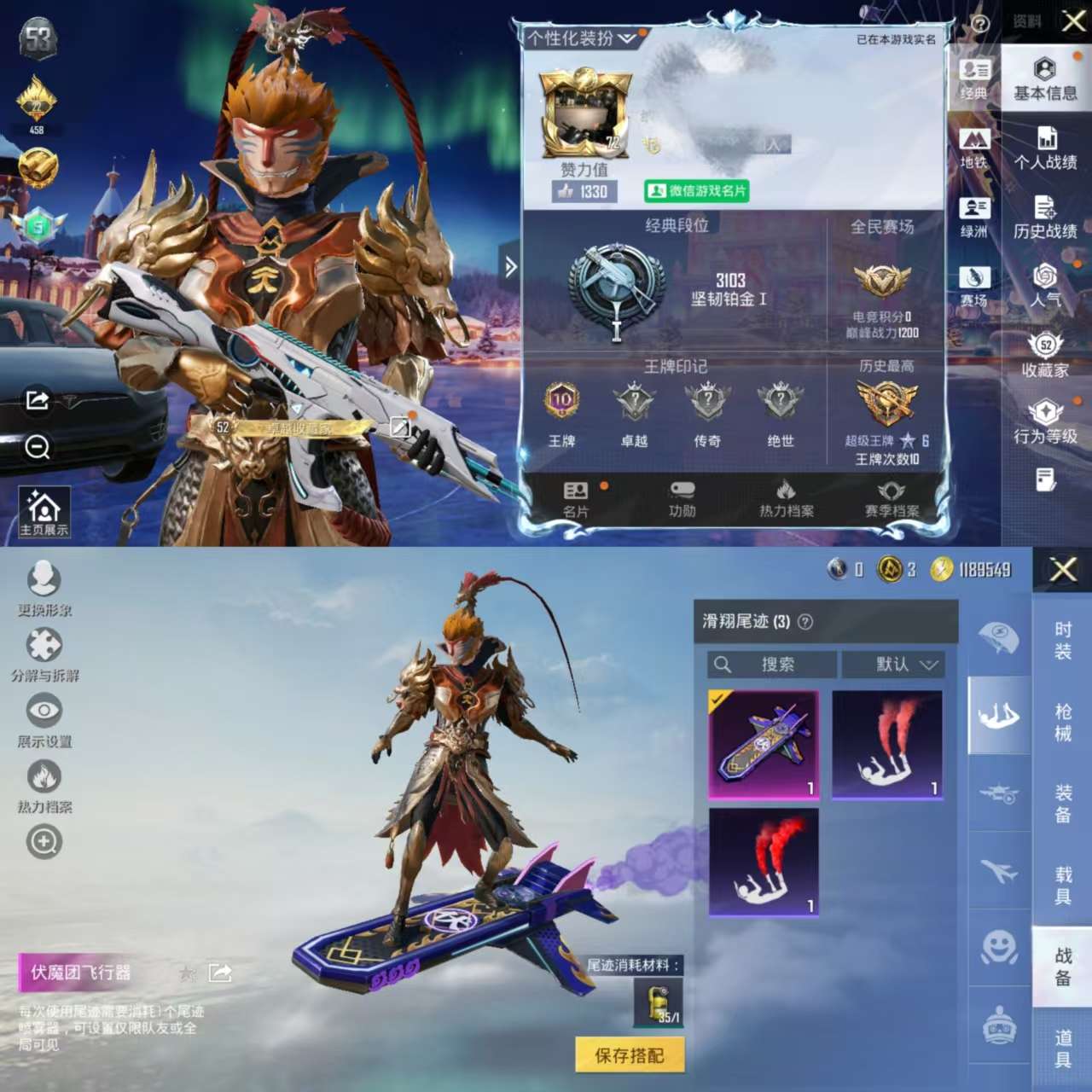View the 赛季档案 season record

[892, 499]
